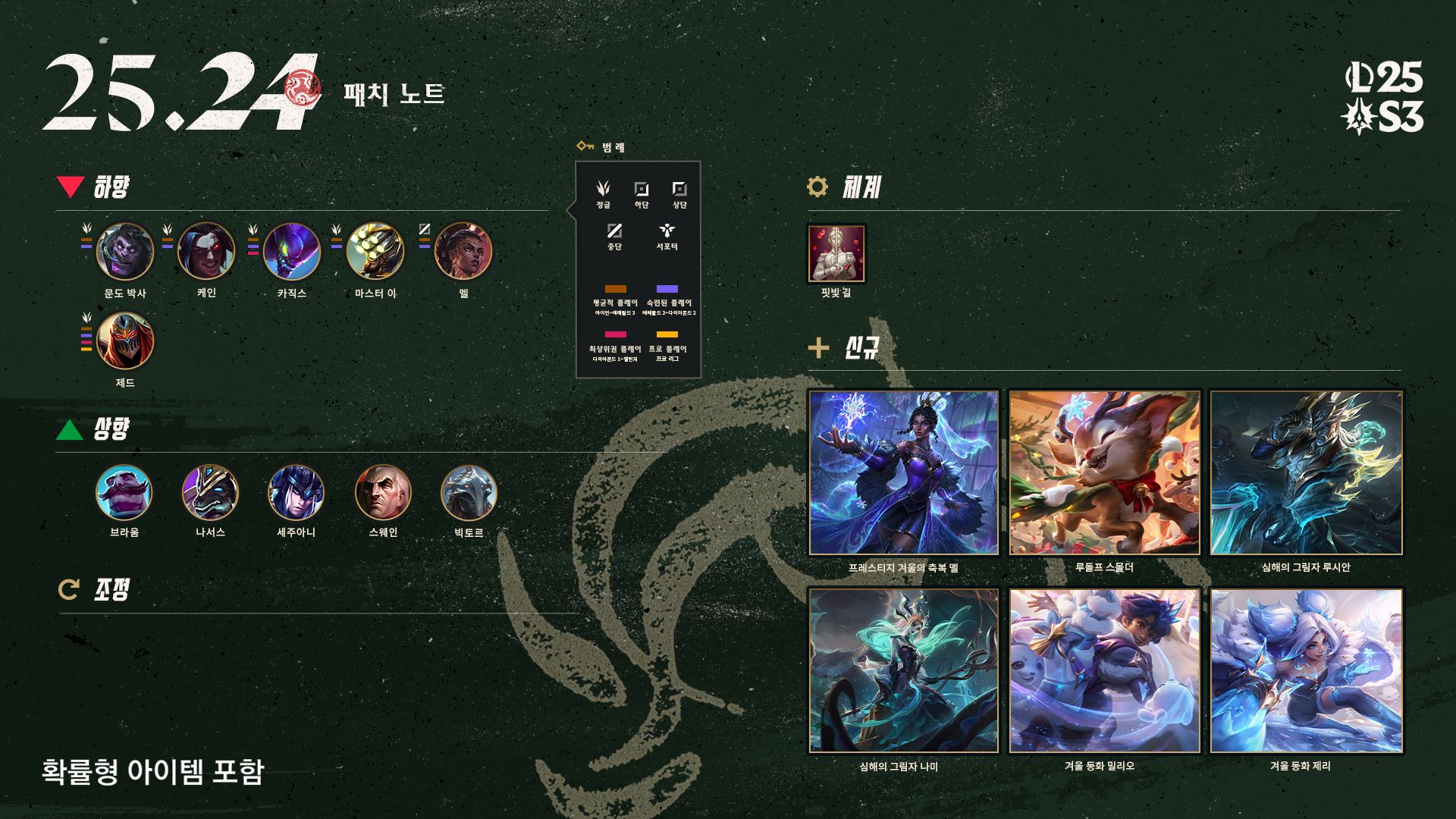Open the Rudolph Smolder skin thumbnail
1456x819 pixels.
[x=1104, y=473]
